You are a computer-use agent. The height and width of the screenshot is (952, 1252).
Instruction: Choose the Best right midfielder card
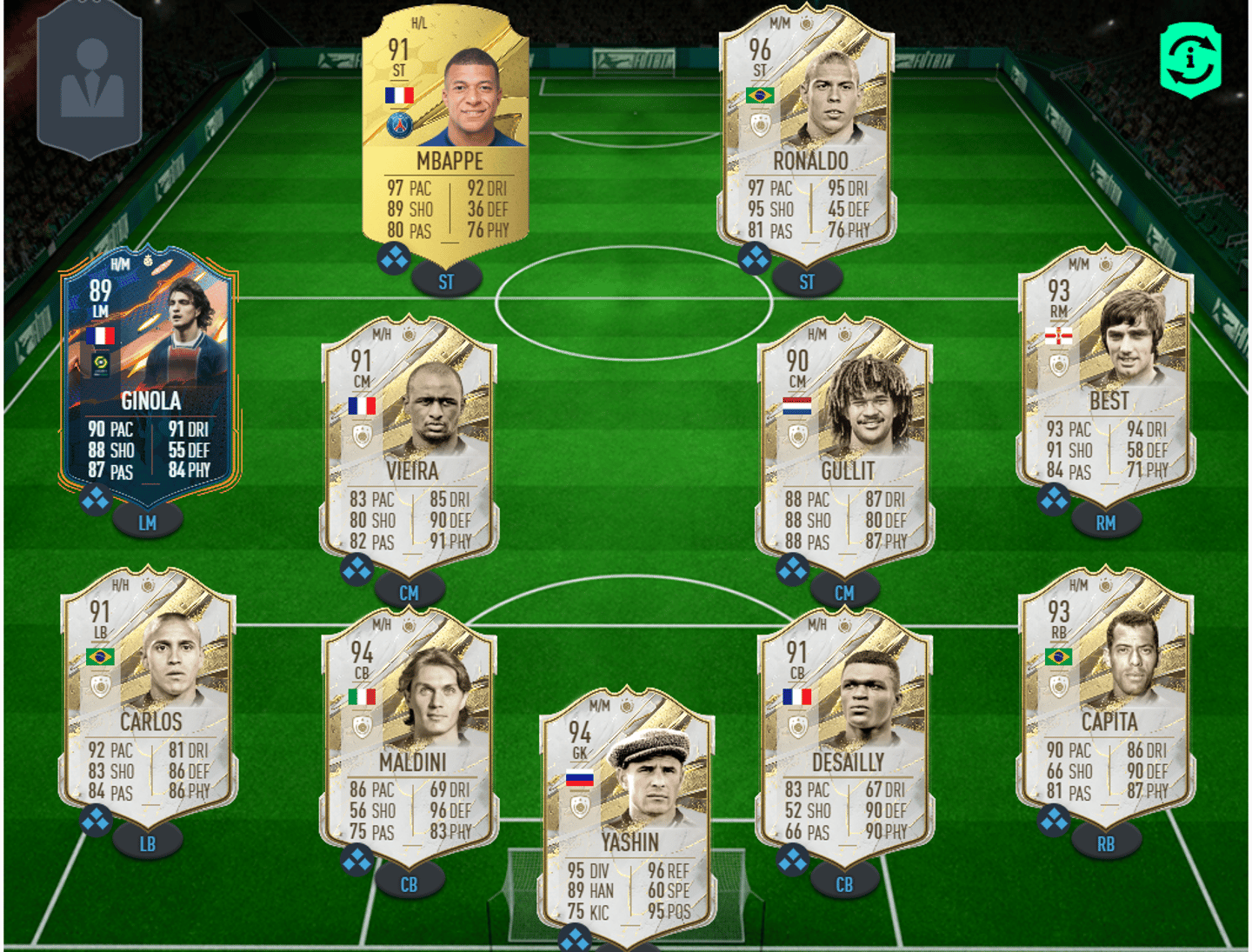pos(1106,376)
